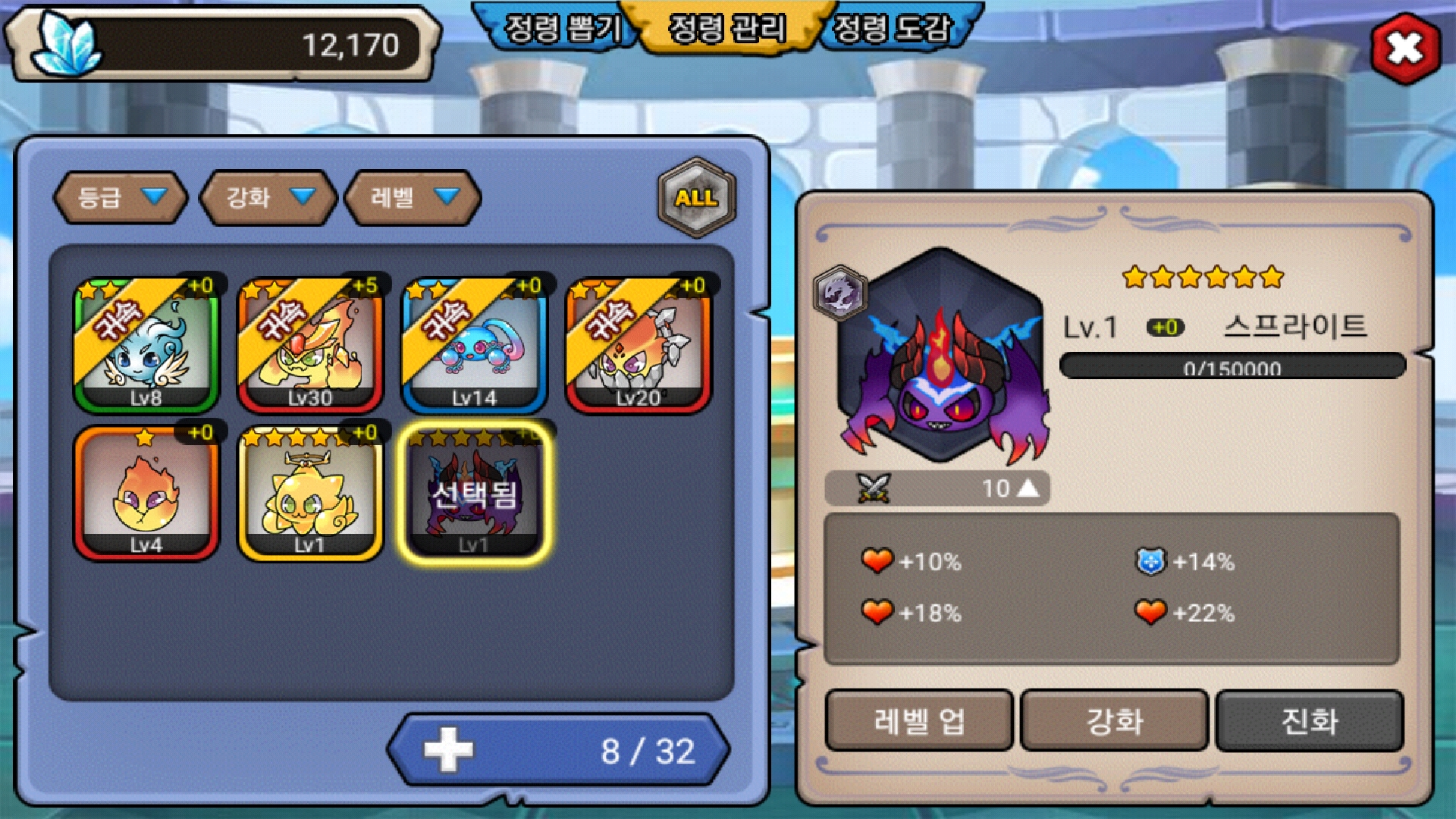The height and width of the screenshot is (819, 1456).
Task: Expand spirit storage with plus button
Action: tap(448, 750)
